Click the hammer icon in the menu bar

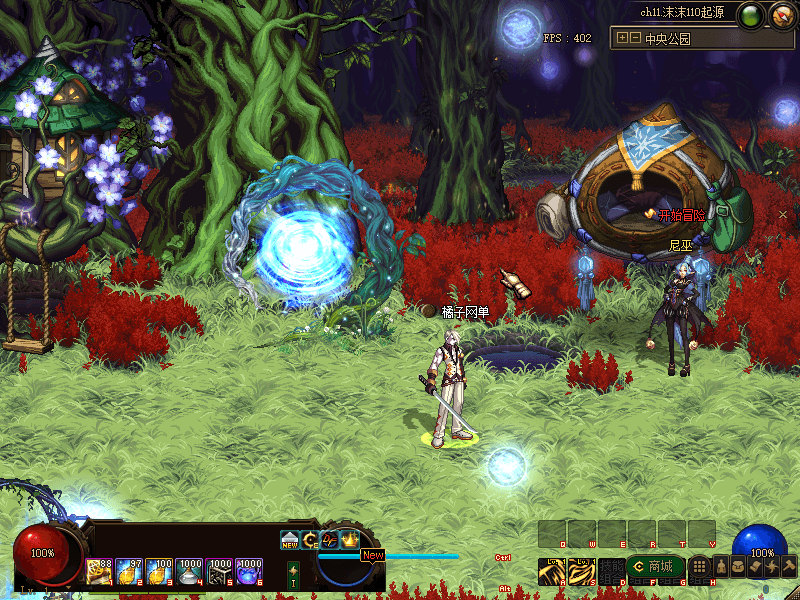point(787,567)
